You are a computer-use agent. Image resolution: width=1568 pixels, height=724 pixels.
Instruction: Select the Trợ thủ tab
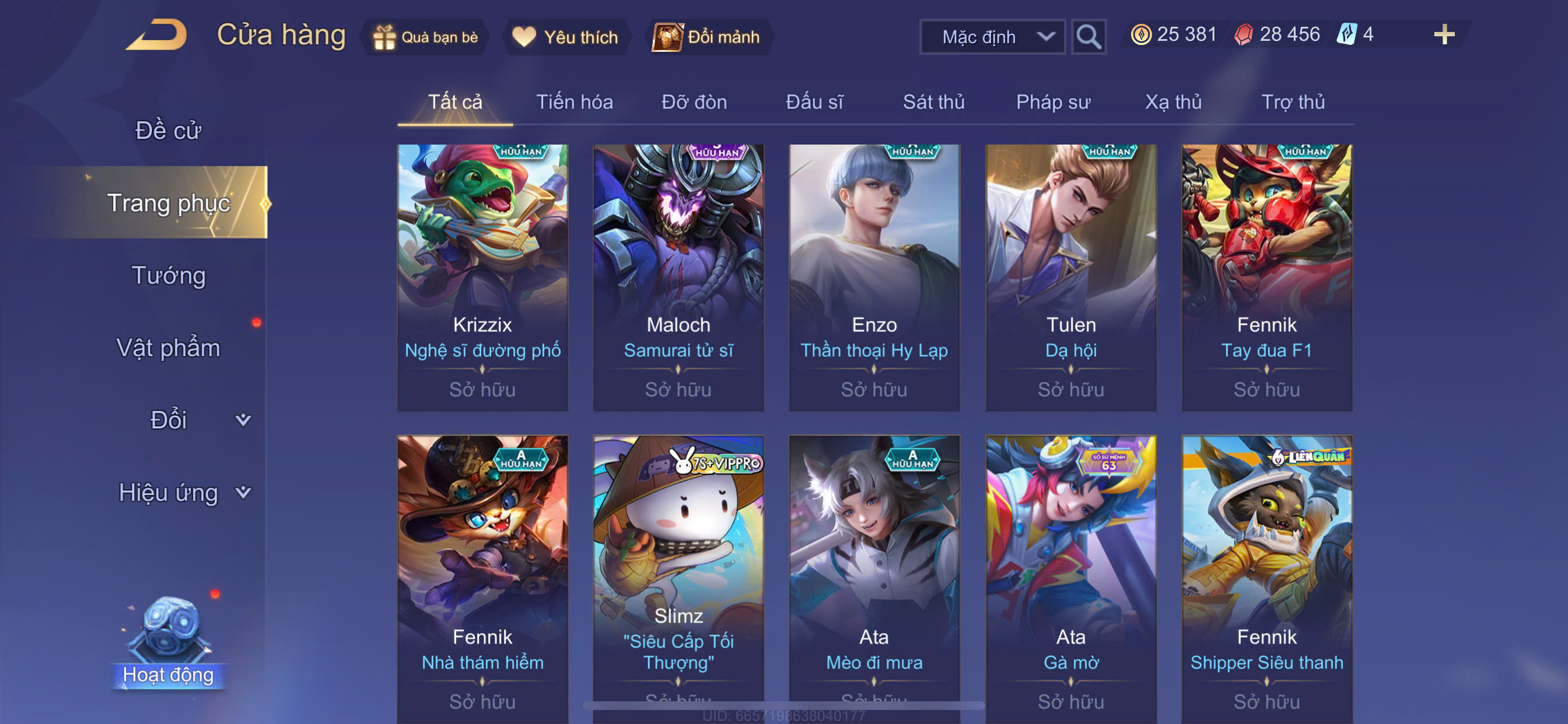tap(1292, 102)
